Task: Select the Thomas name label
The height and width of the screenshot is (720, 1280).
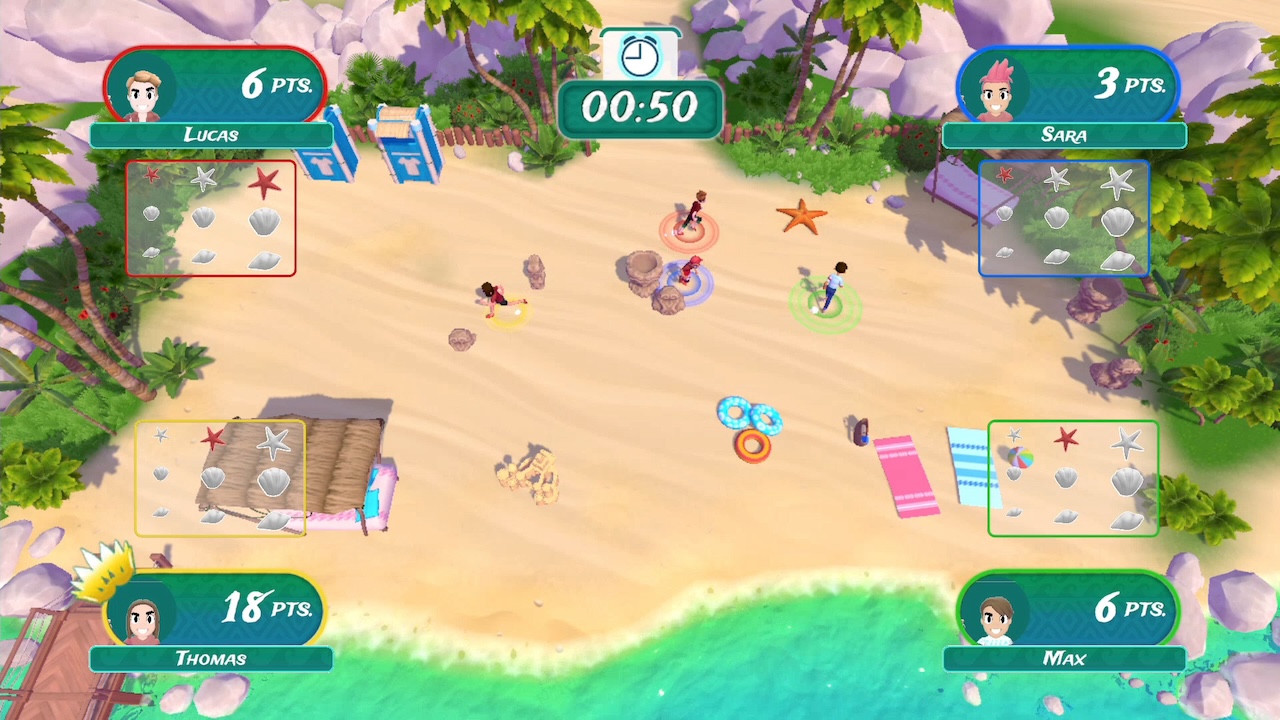Action: (x=211, y=659)
